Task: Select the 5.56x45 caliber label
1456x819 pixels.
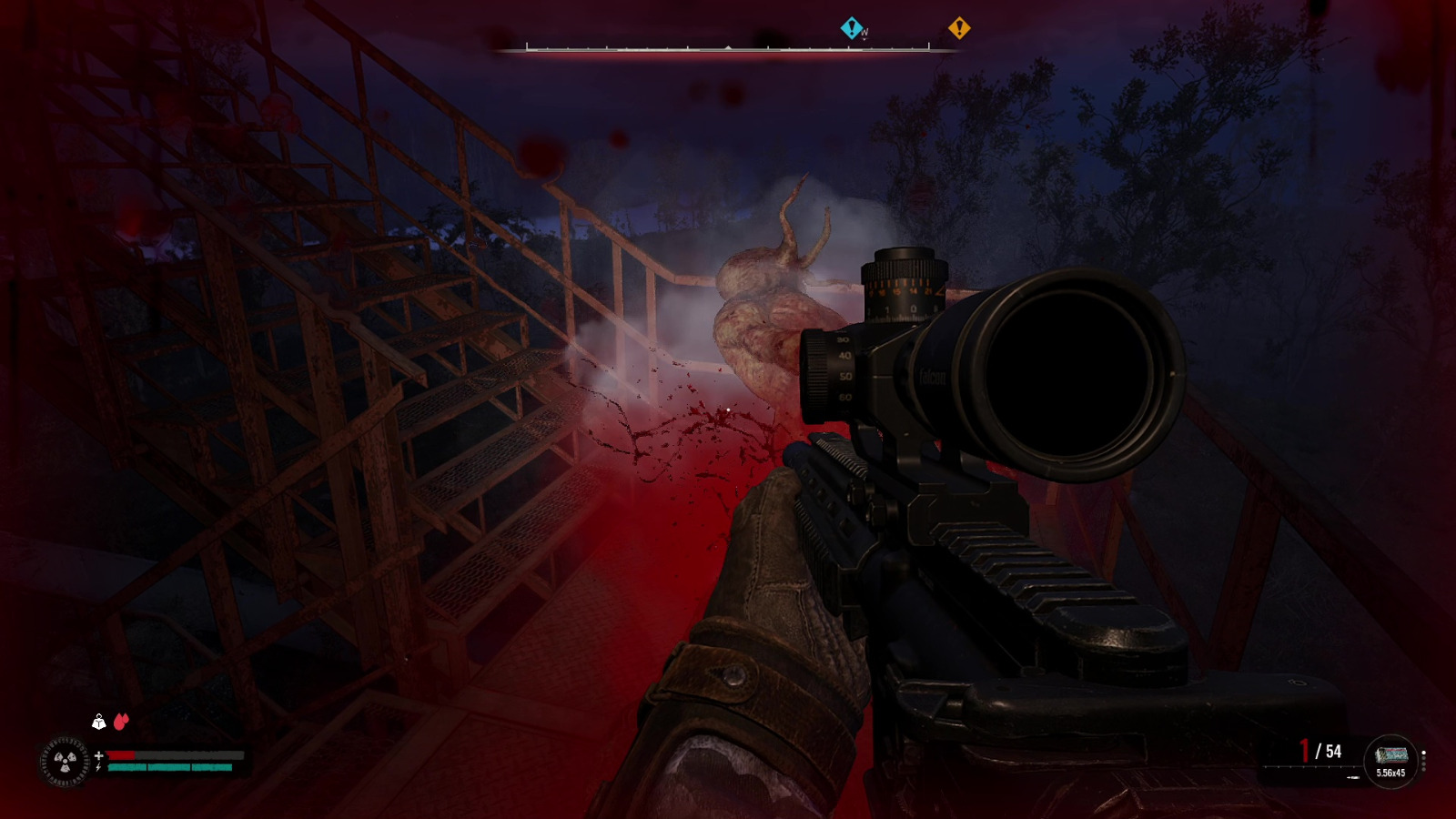Action: [1390, 773]
